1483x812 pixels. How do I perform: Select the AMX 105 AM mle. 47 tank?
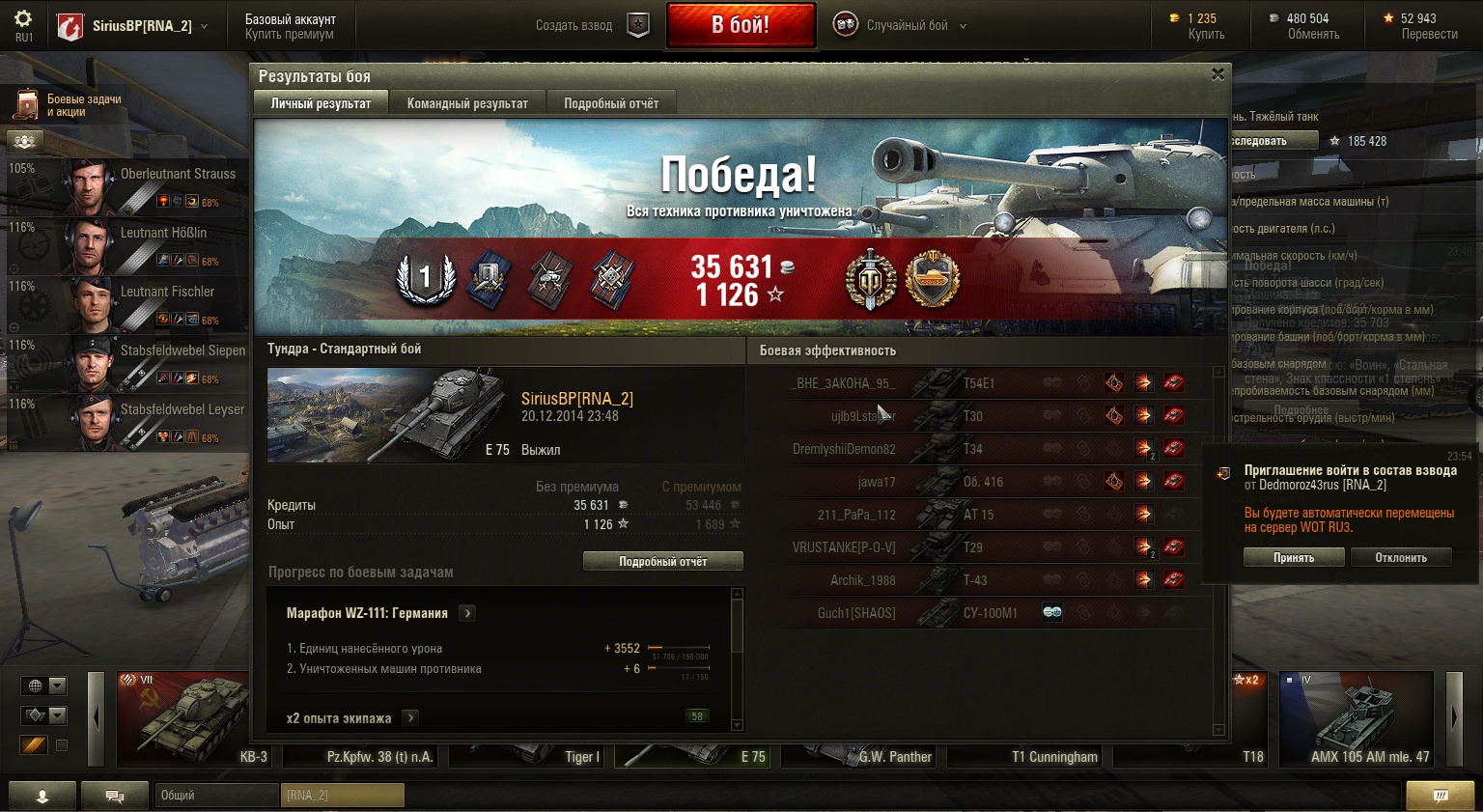click(x=1356, y=718)
